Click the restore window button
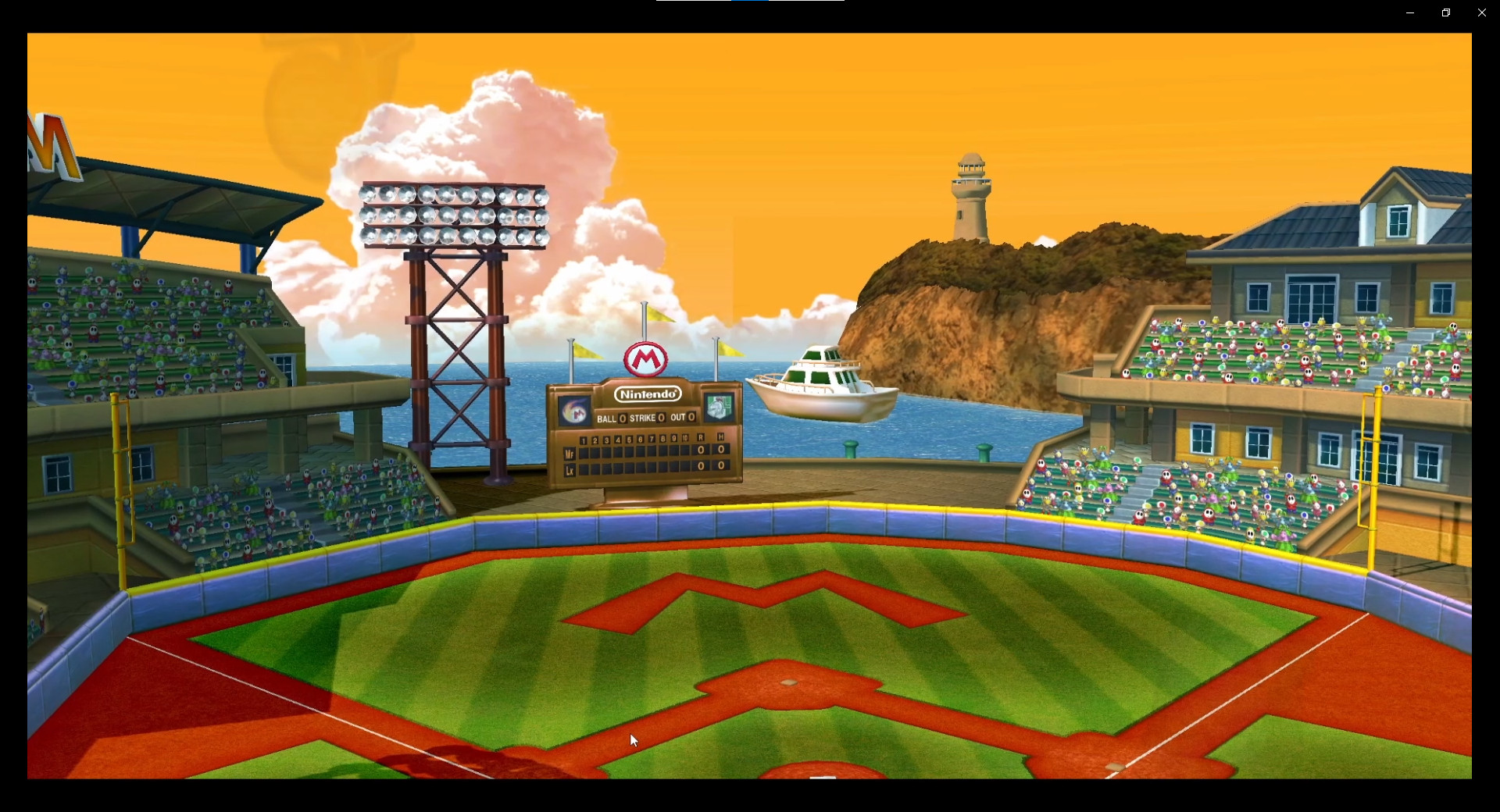 pos(1445,12)
